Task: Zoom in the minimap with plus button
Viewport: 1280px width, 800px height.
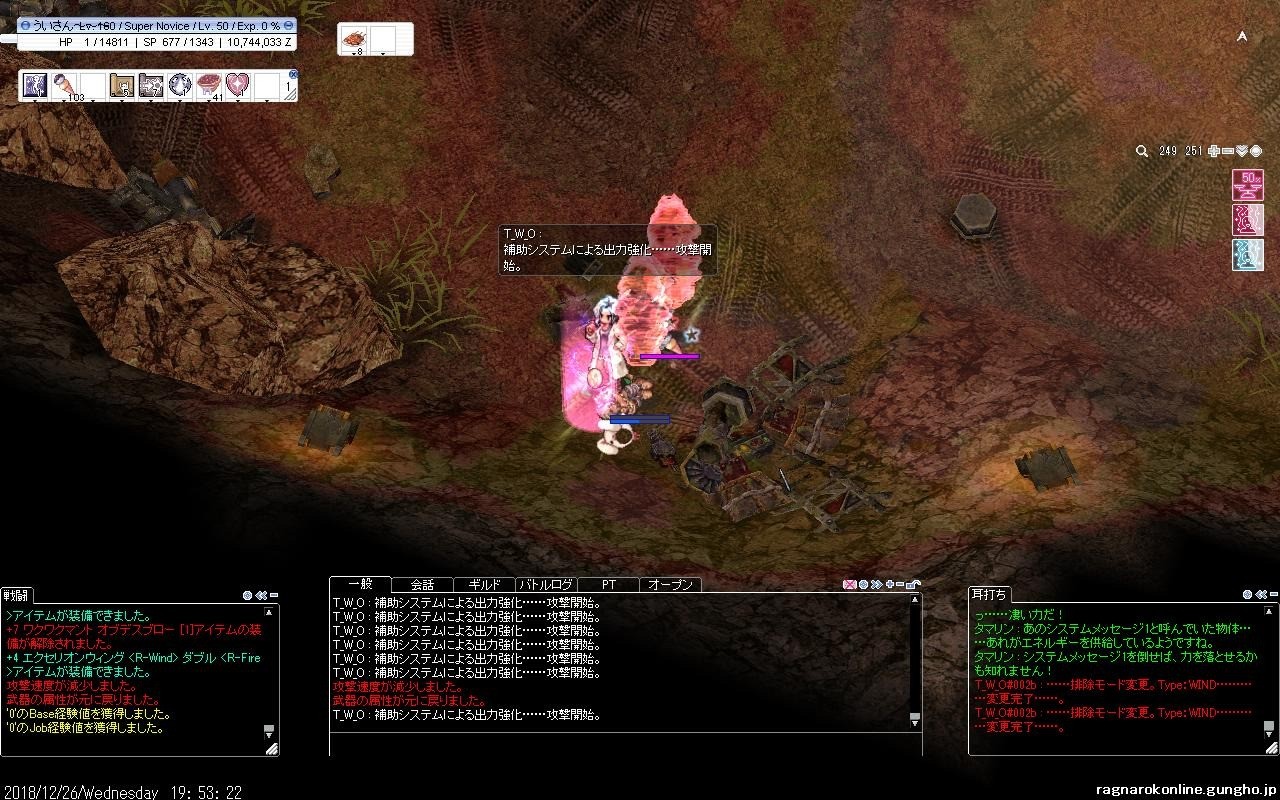Action: coord(1214,151)
